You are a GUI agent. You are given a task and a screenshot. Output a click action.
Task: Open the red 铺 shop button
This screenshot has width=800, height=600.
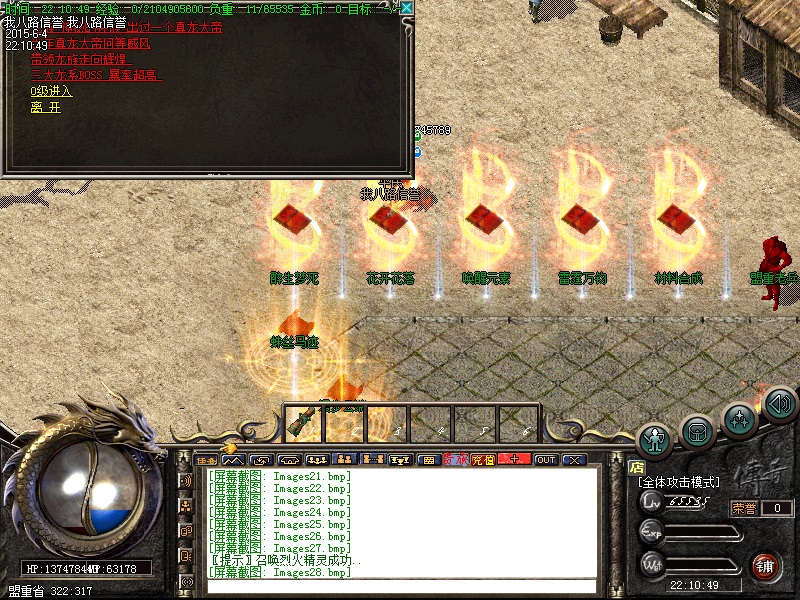[766, 565]
